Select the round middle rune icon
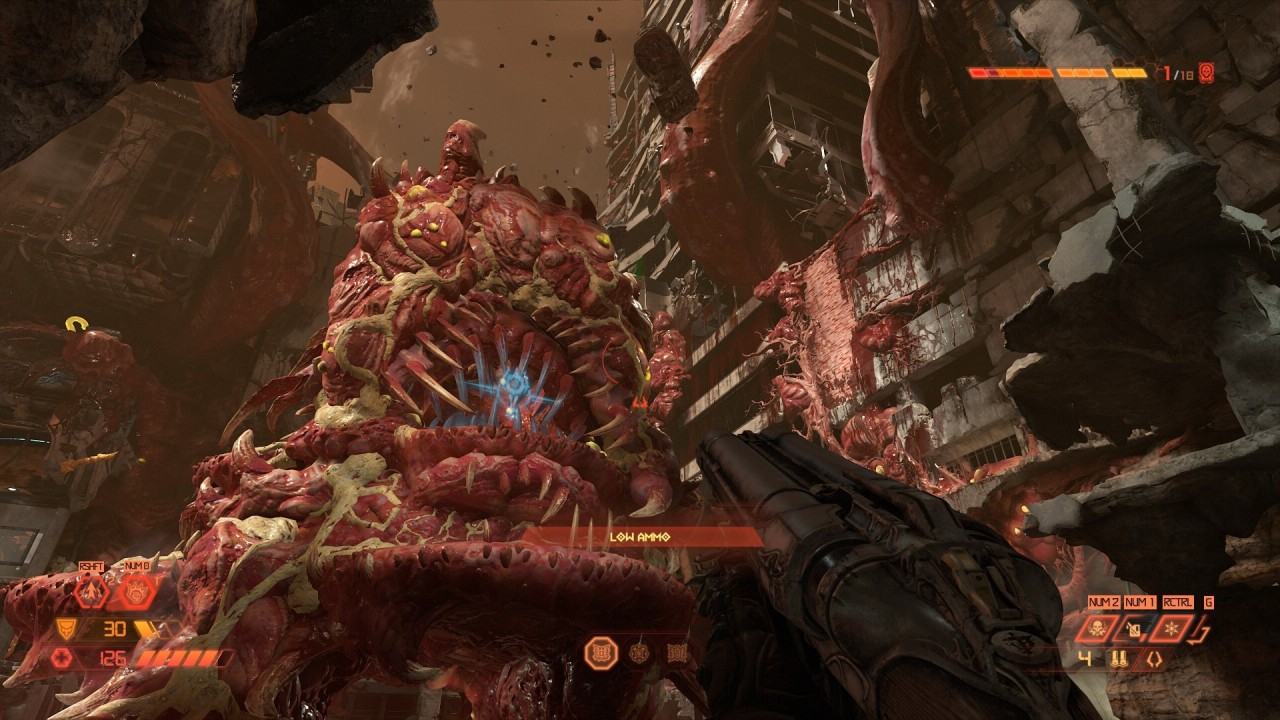This screenshot has height=720, width=1280. [x=640, y=654]
